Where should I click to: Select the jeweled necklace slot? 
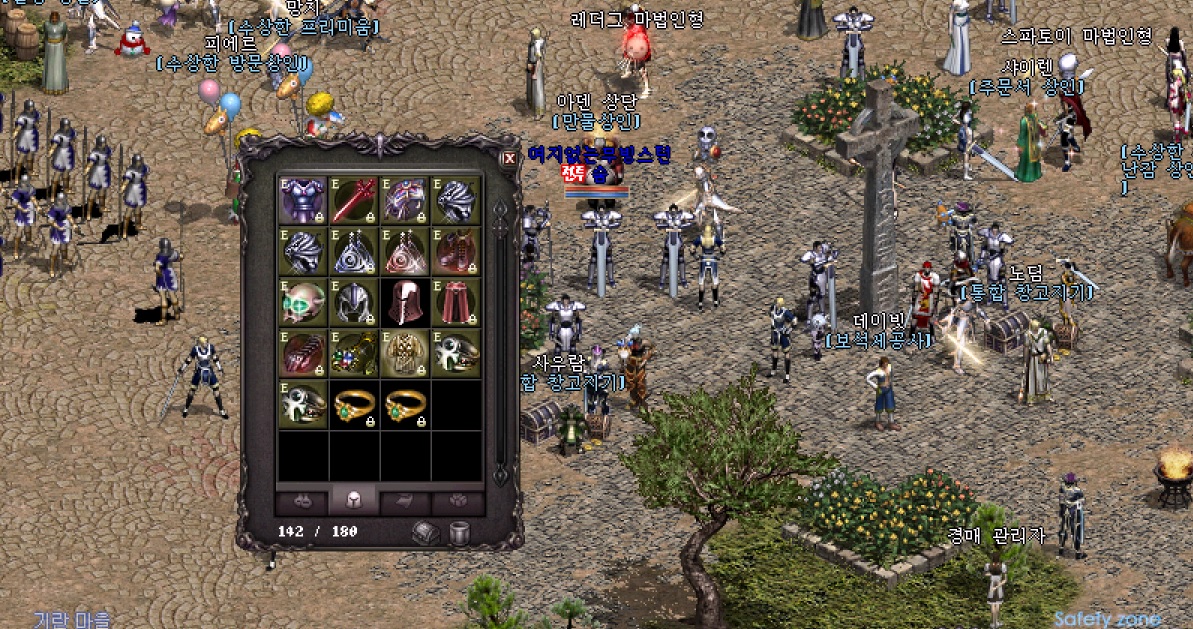pyautogui.click(x=354, y=353)
